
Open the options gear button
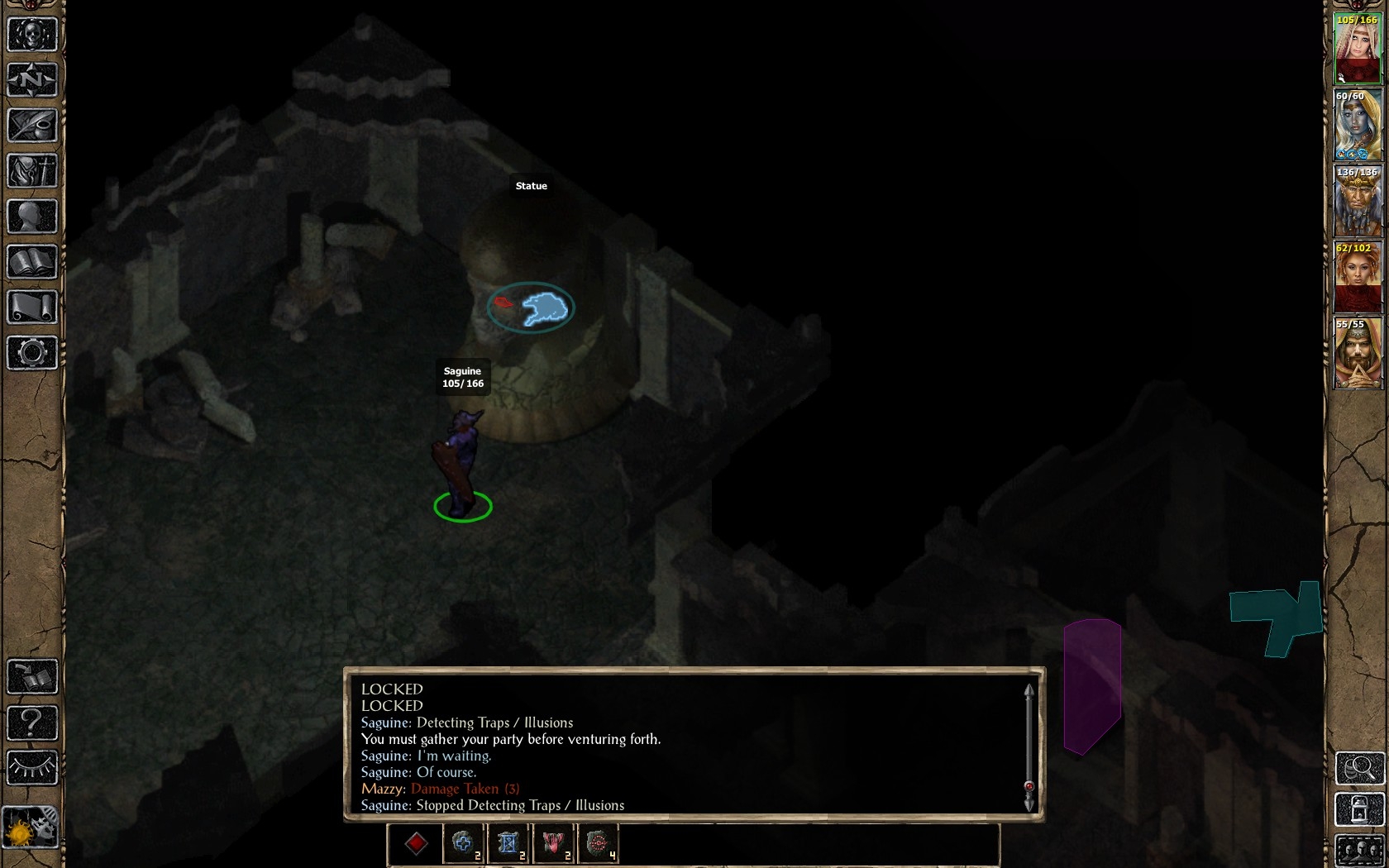pos(32,353)
